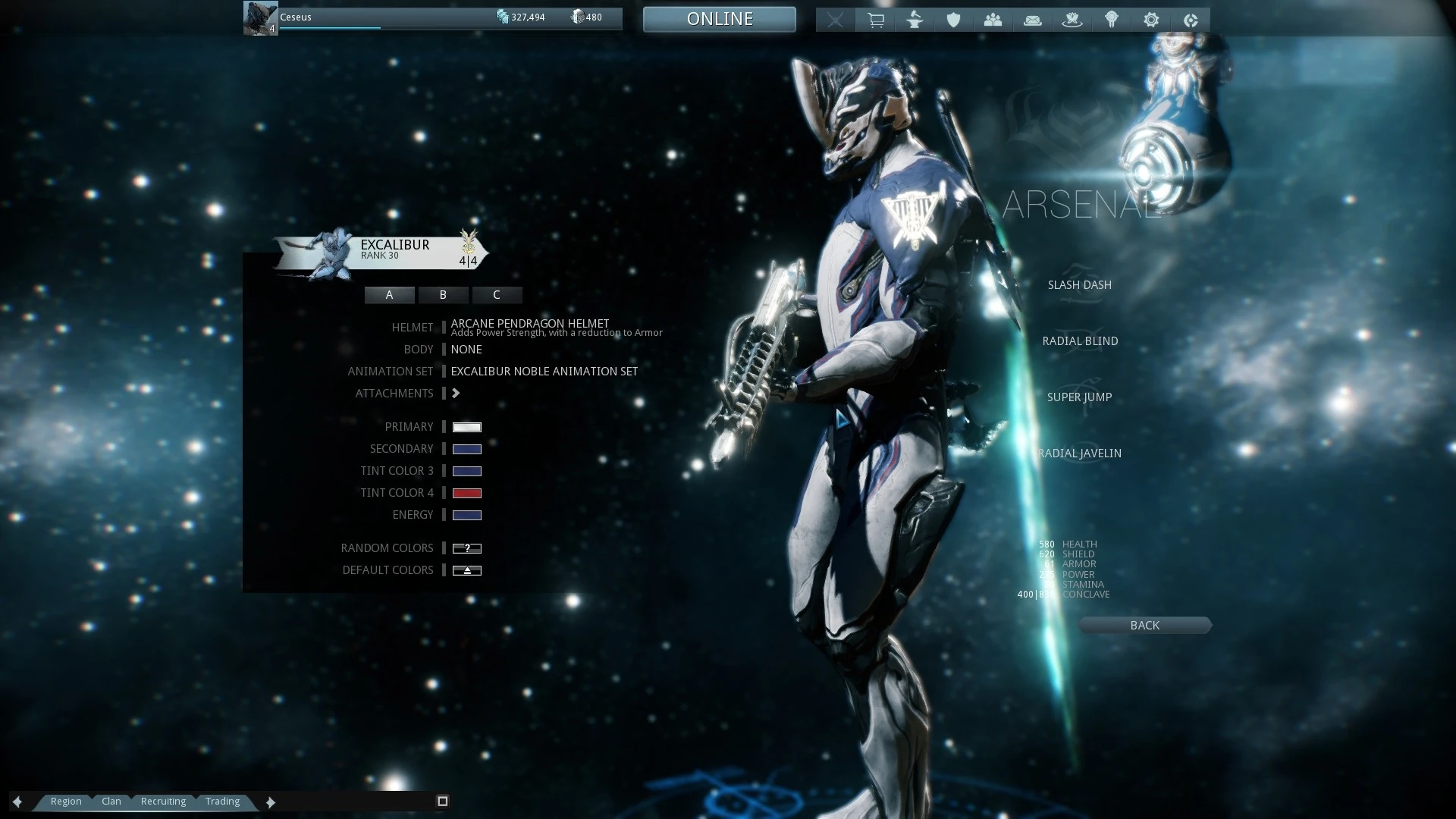Expand the Attachments section chevron

pos(456,393)
